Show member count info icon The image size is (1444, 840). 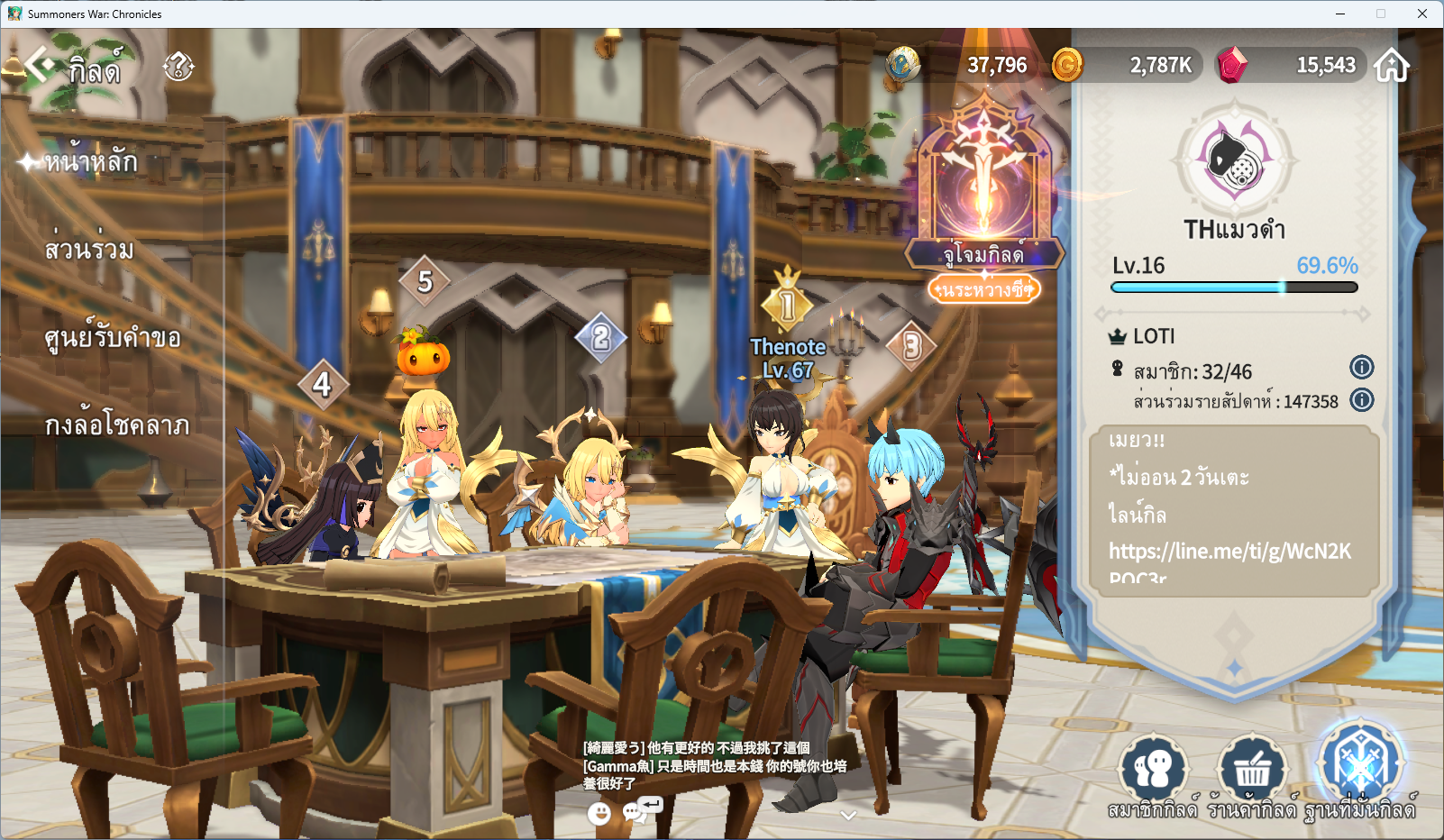click(x=1361, y=368)
